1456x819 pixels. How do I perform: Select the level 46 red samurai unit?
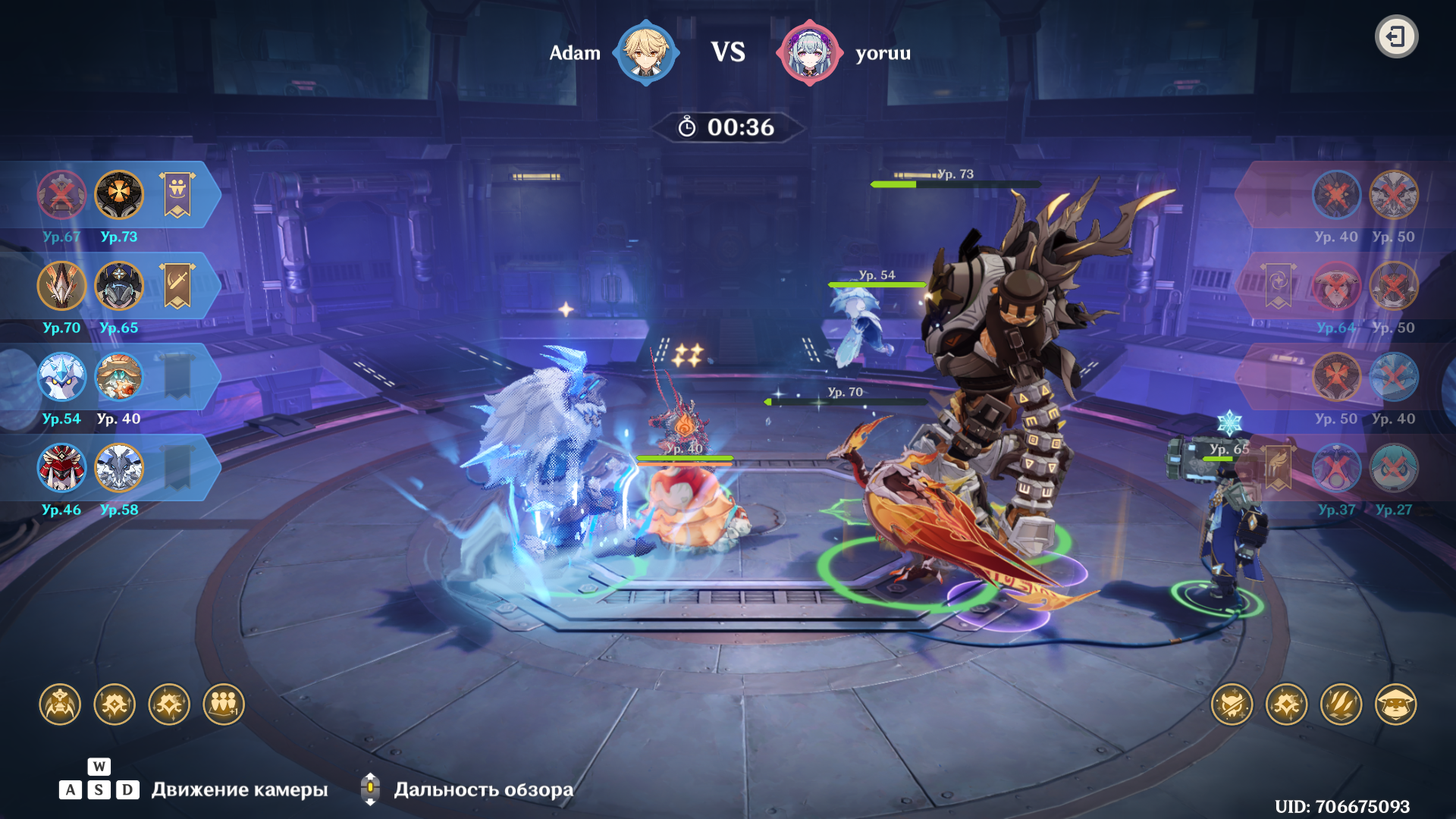point(61,468)
